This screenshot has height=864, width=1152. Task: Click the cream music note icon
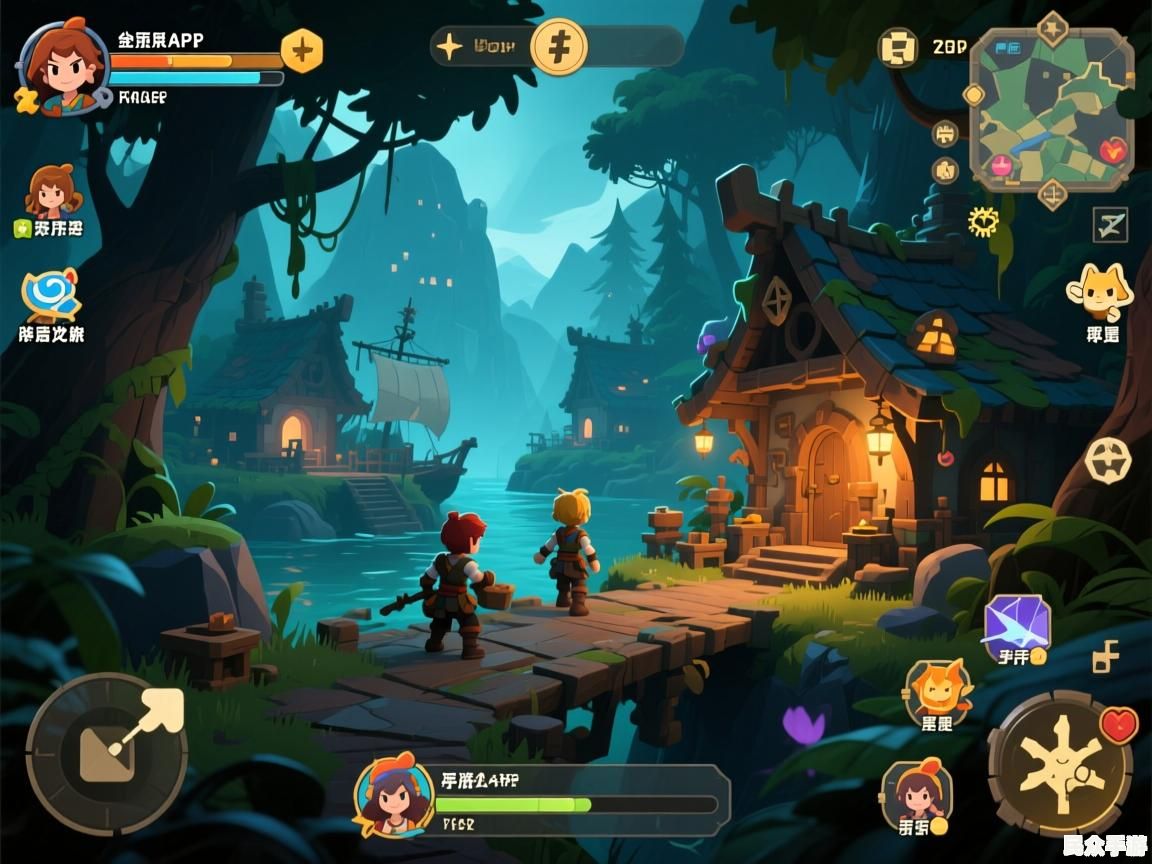coord(1105,656)
